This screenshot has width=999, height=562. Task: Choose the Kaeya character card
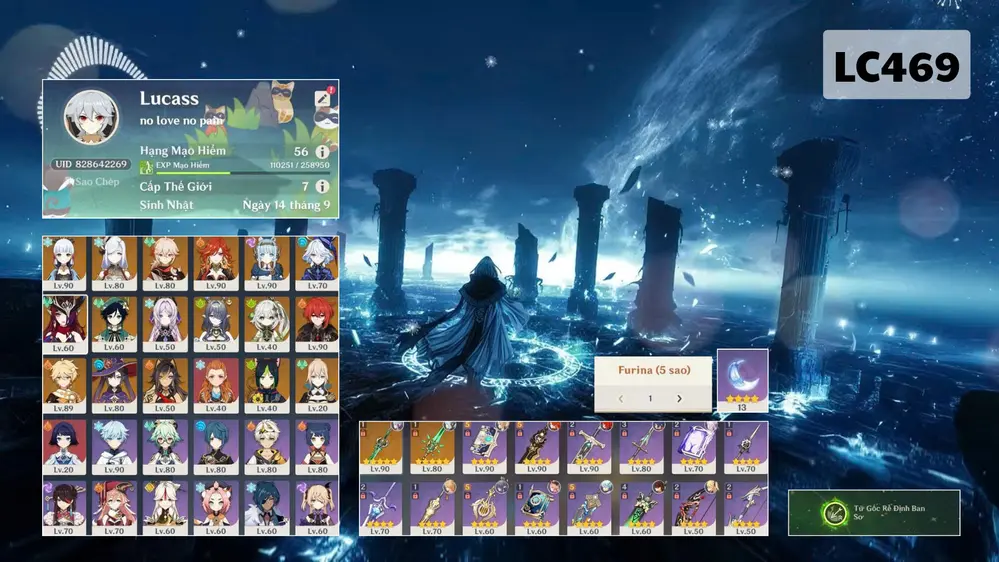click(266, 505)
